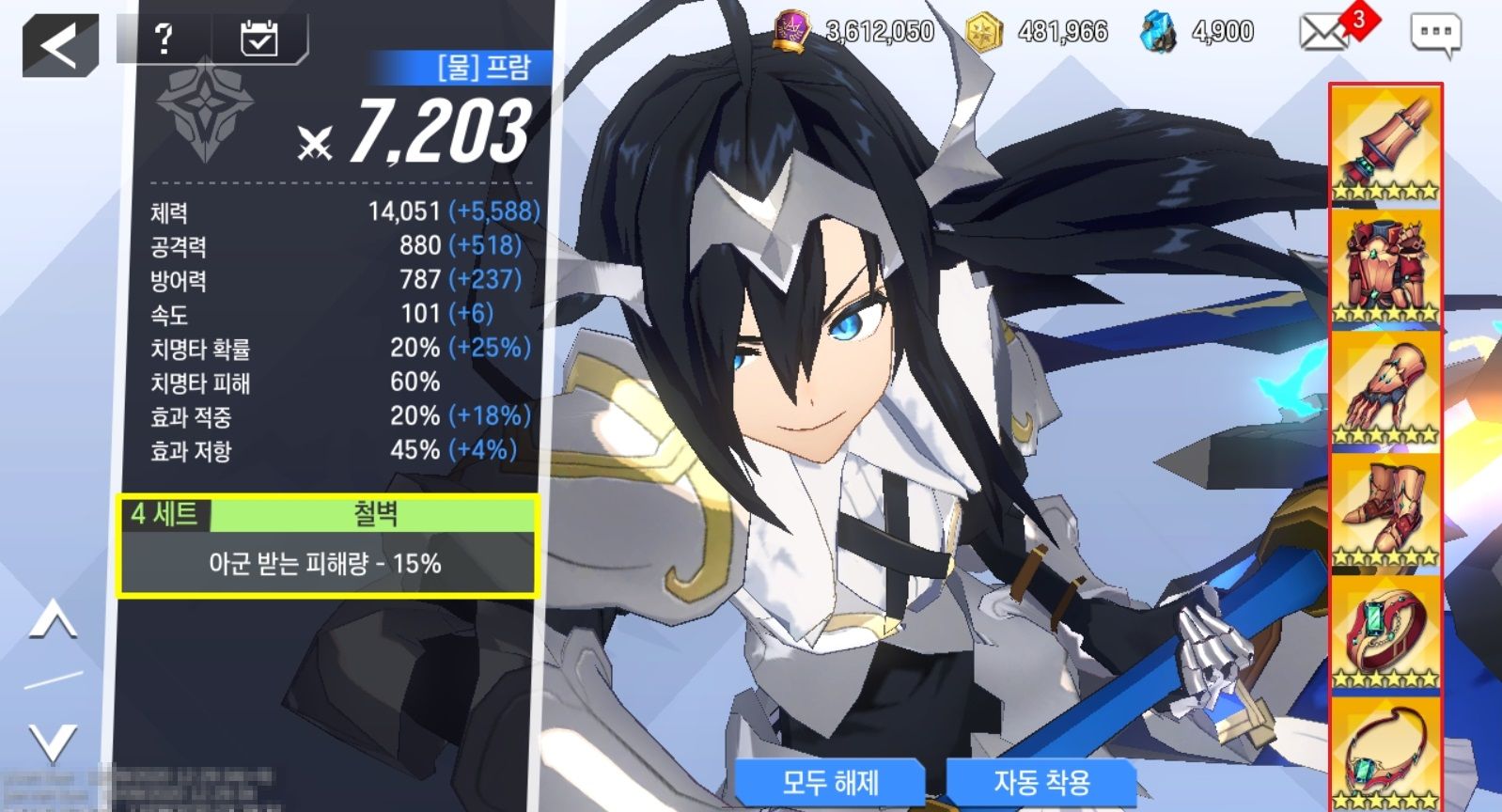This screenshot has width=1502, height=812.
Task: Open the mail inbox envelope
Action: (1323, 33)
